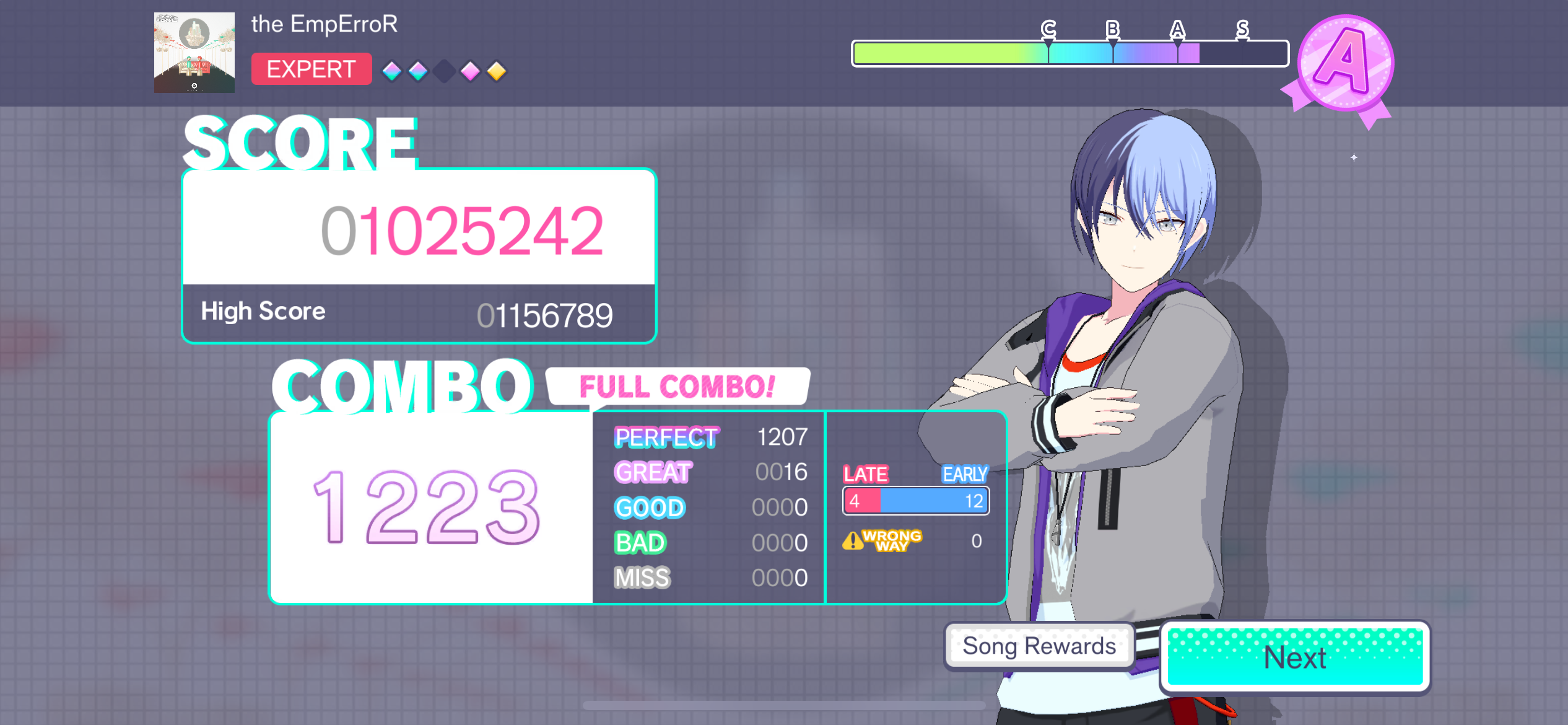Click the first blue difficulty diamond icon

392,72
